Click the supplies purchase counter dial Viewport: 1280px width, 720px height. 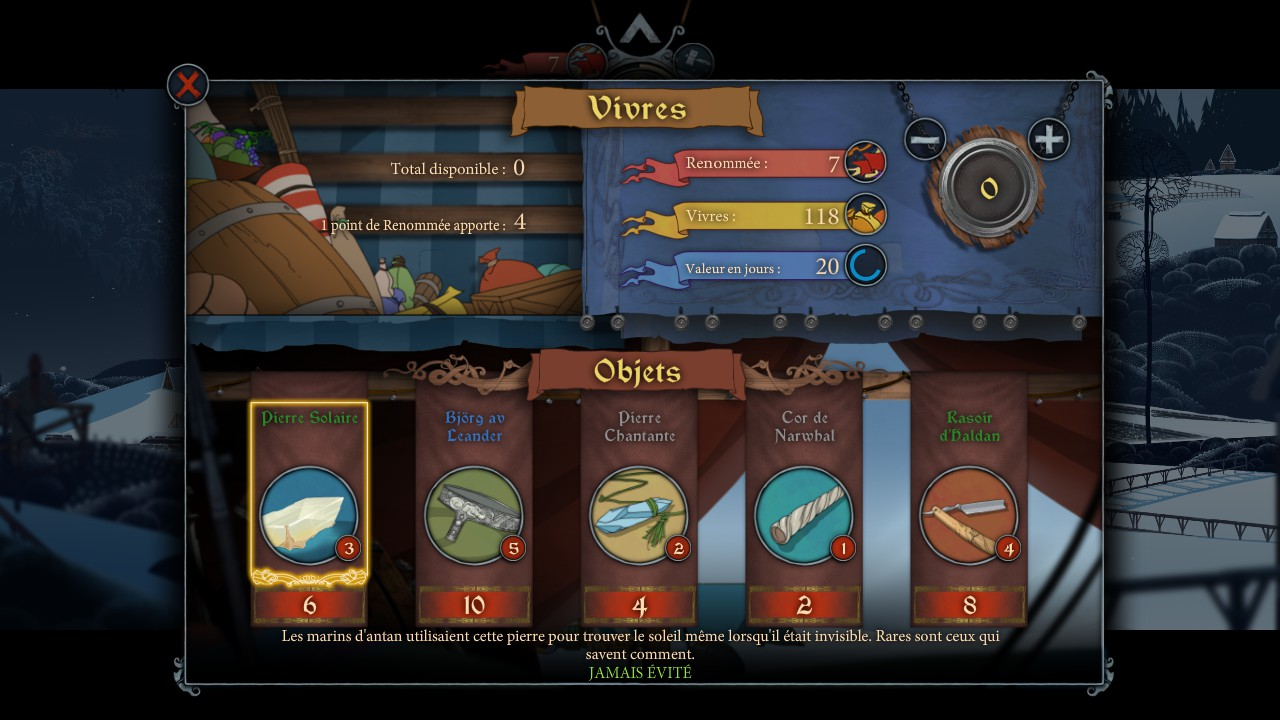[989, 187]
